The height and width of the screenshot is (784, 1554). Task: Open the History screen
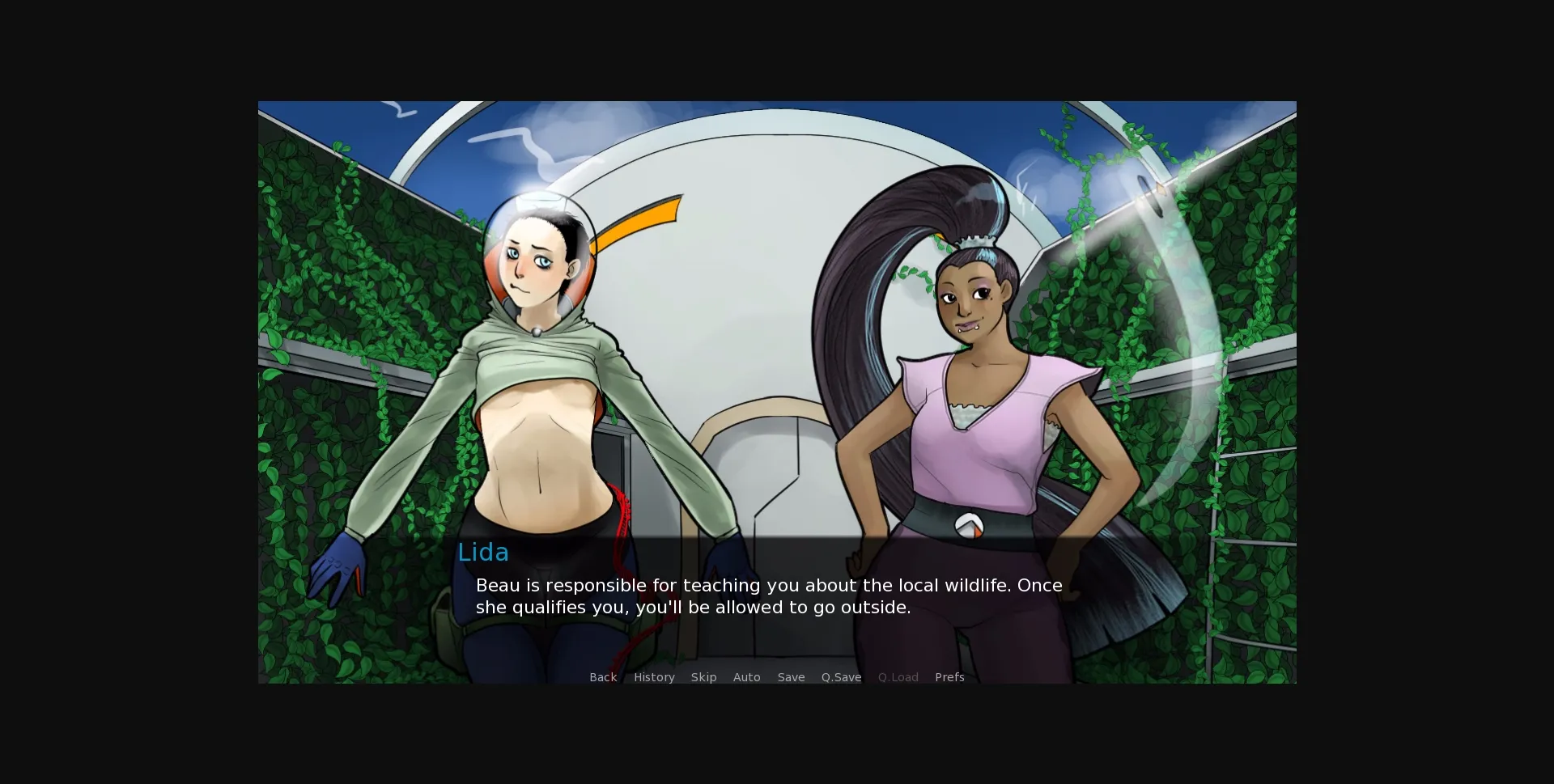653,677
